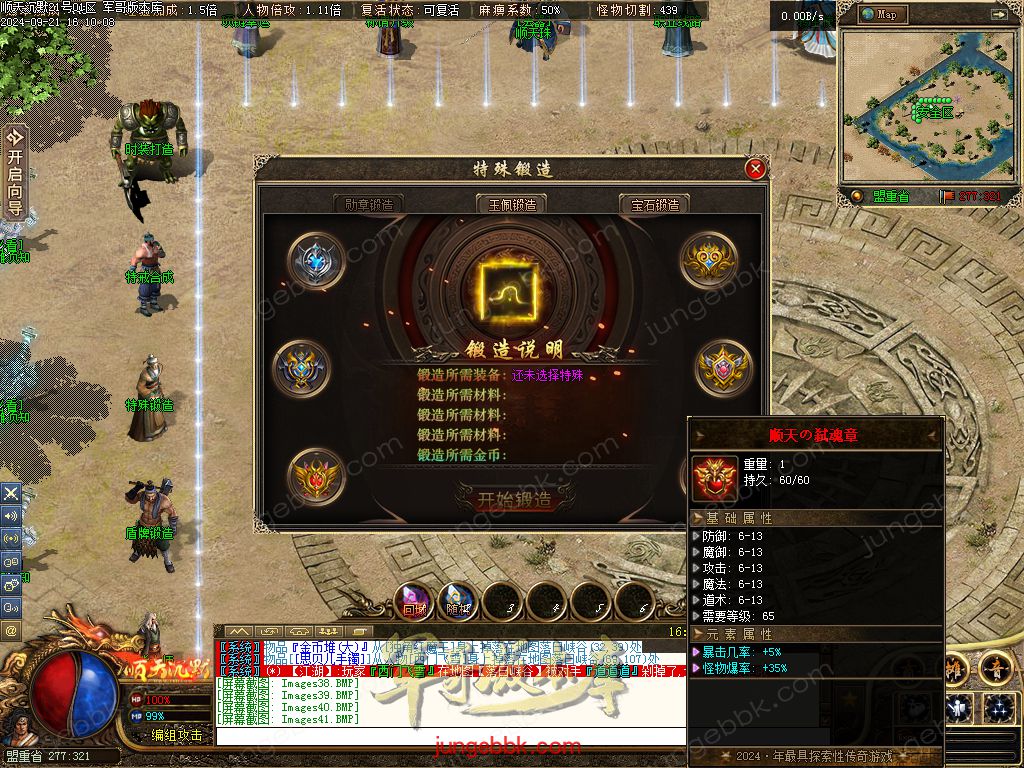Activate the 随机 random teleport hotbar slot

tap(458, 600)
